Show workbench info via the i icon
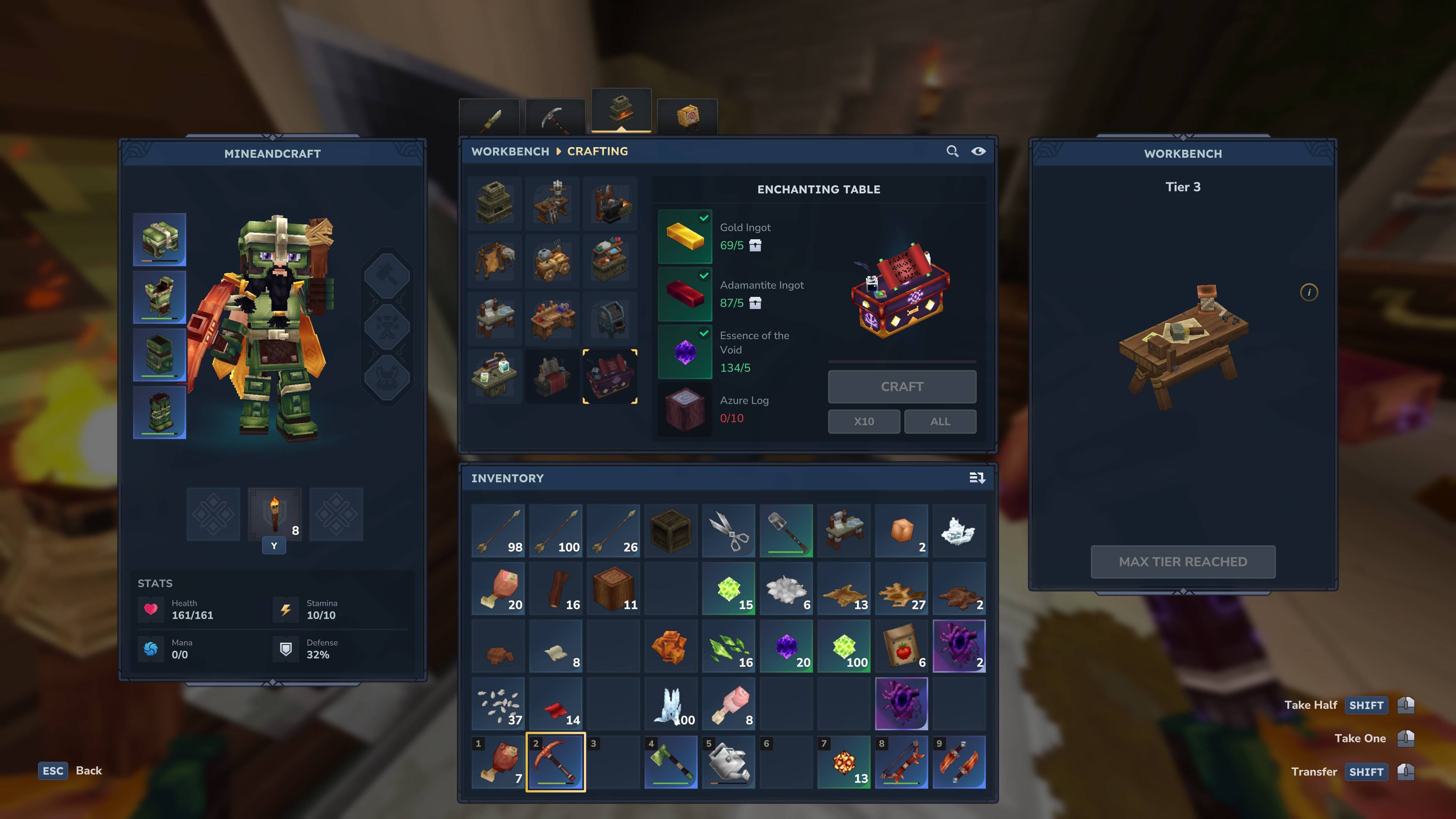1456x819 pixels. point(1309,292)
